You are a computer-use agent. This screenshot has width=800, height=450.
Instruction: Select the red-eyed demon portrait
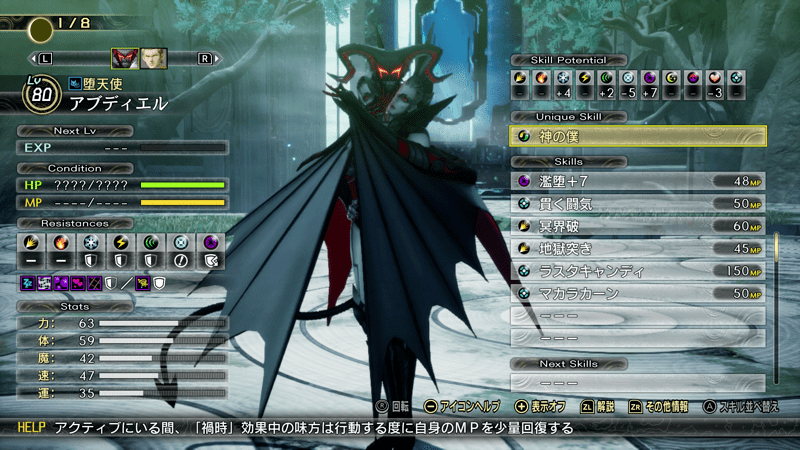click(124, 58)
